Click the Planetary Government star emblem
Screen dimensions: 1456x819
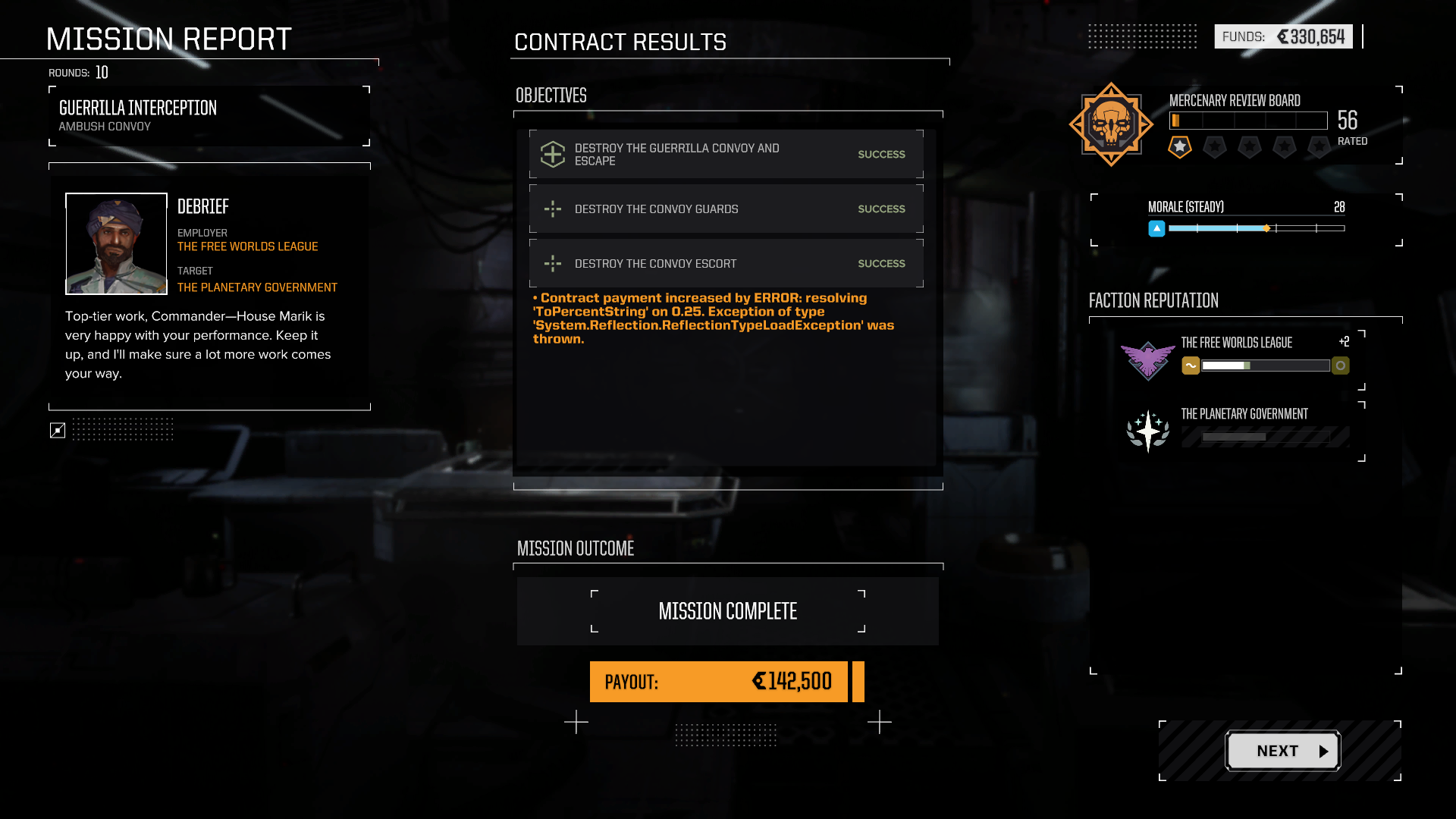tap(1147, 429)
